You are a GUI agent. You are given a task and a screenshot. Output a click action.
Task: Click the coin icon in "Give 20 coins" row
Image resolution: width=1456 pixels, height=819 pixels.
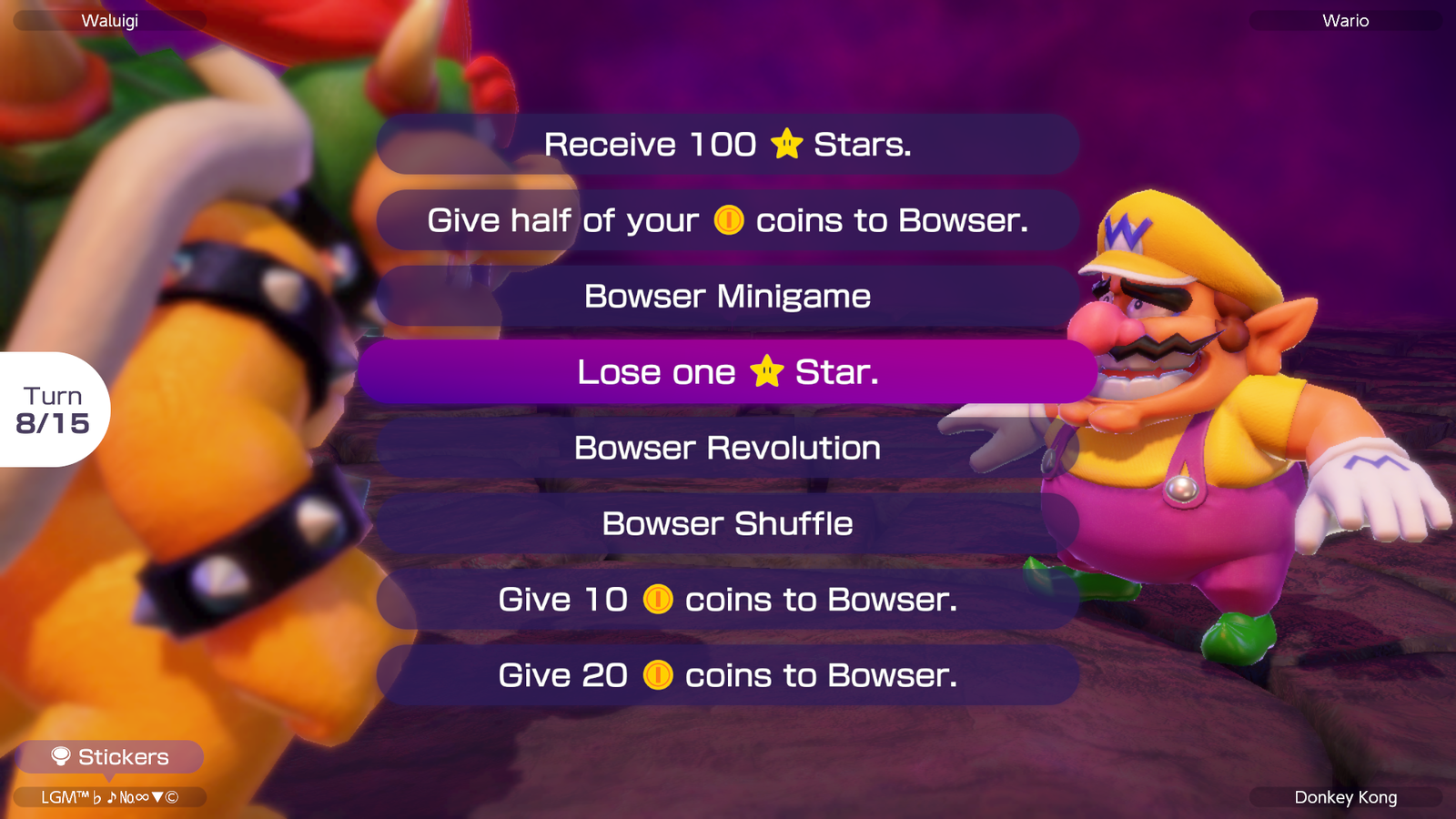tap(658, 675)
